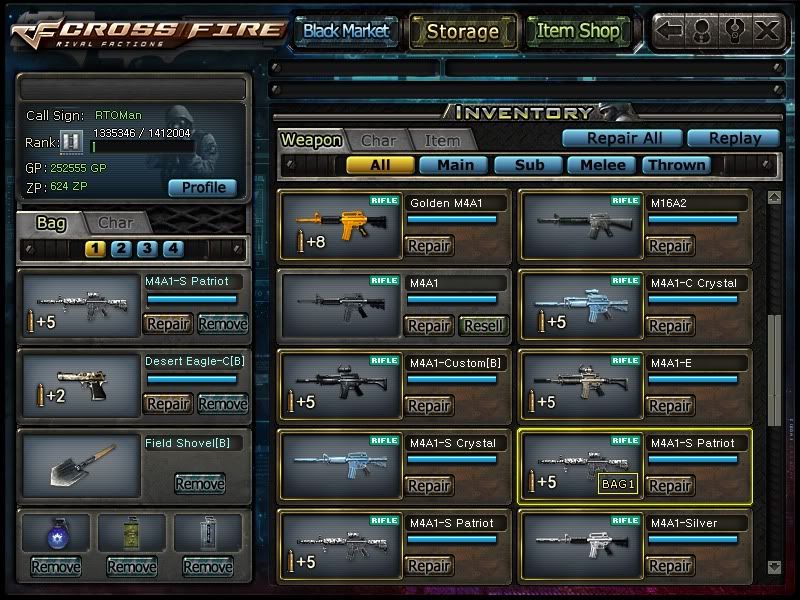The width and height of the screenshot is (800, 600).
Task: Click the Repair All button
Action: point(620,139)
